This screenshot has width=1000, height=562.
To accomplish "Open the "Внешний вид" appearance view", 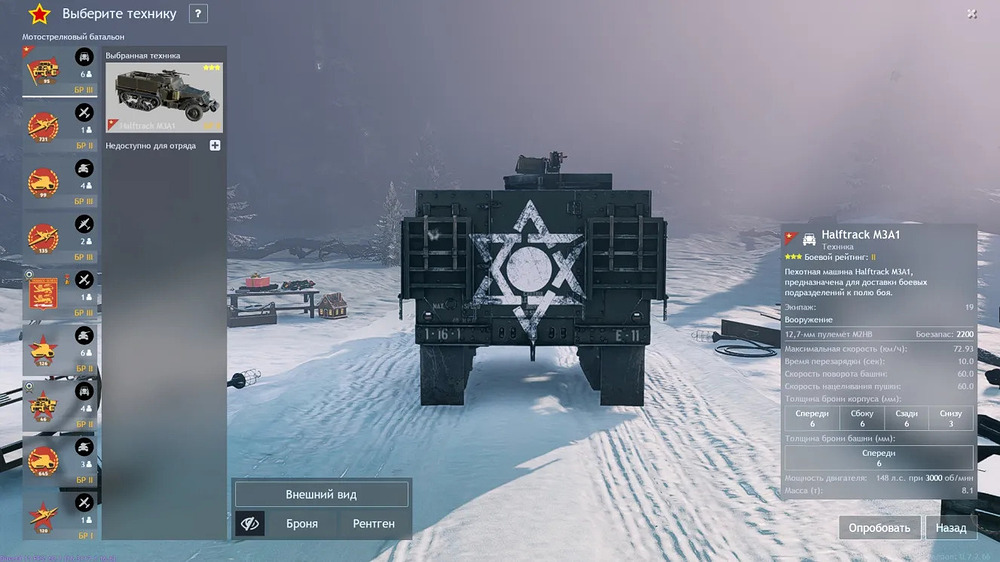I will pyautogui.click(x=321, y=494).
